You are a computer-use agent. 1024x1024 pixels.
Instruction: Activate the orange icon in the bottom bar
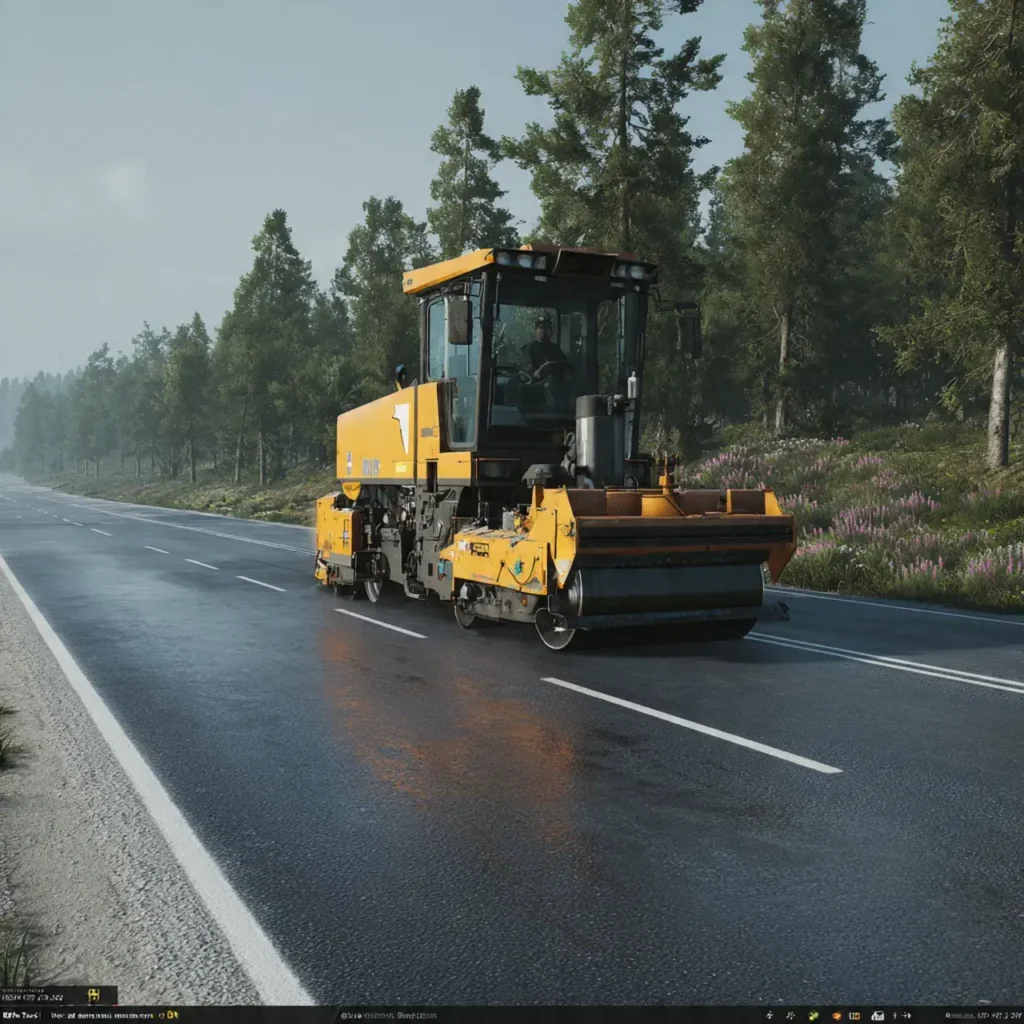(837, 1016)
